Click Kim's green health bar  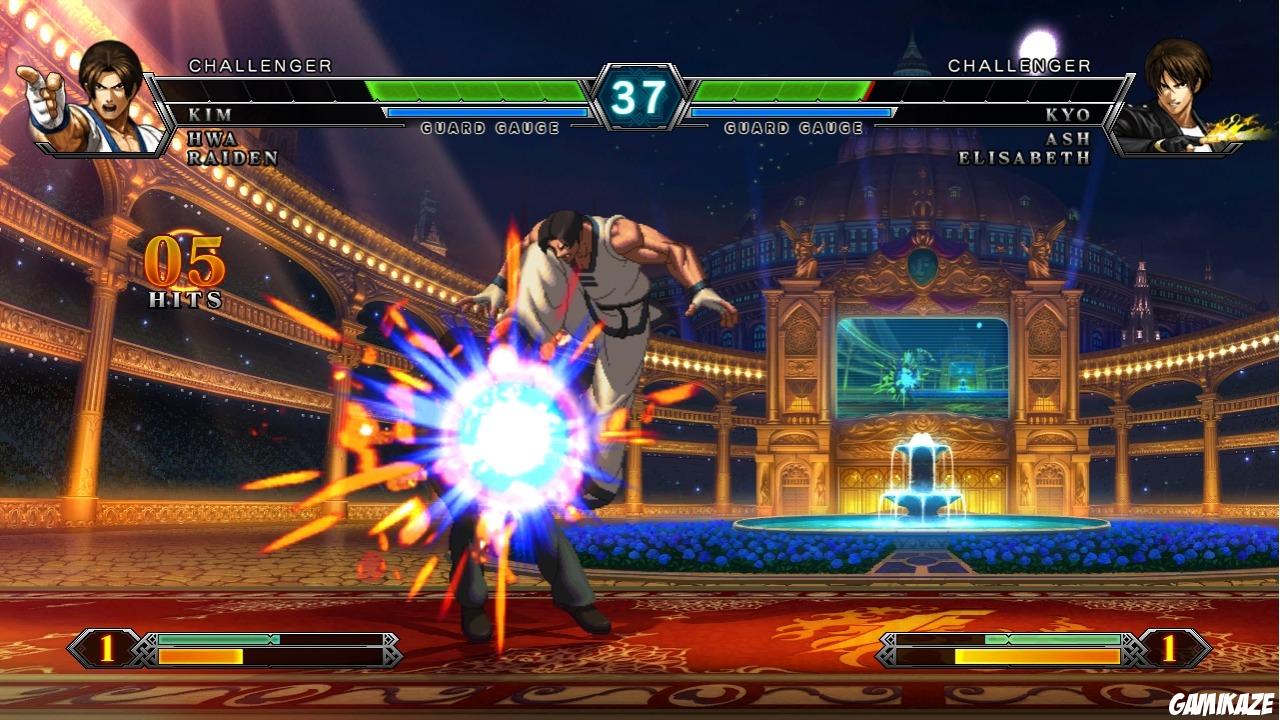point(470,90)
